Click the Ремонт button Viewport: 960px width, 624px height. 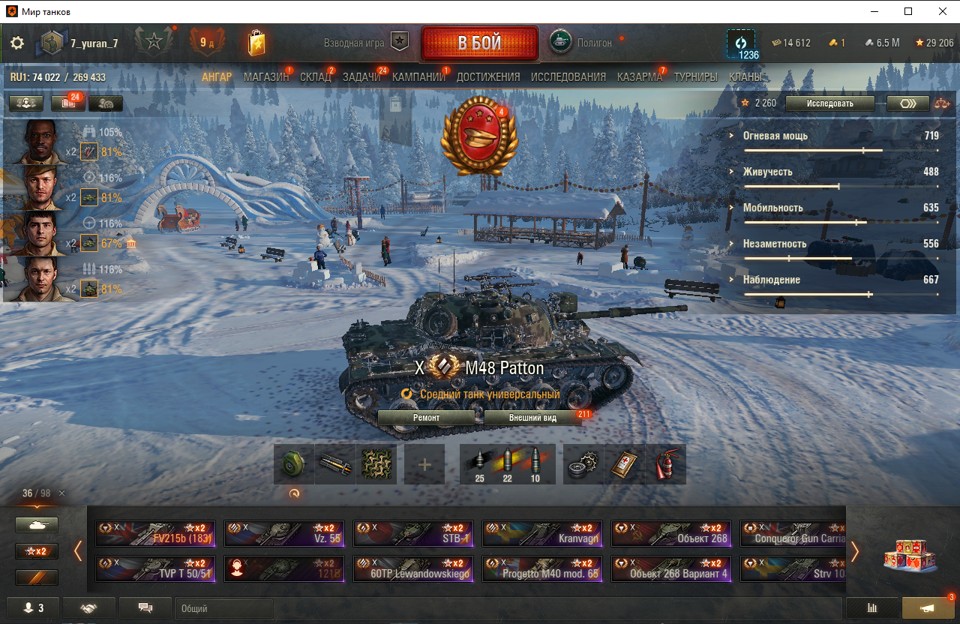tap(426, 417)
